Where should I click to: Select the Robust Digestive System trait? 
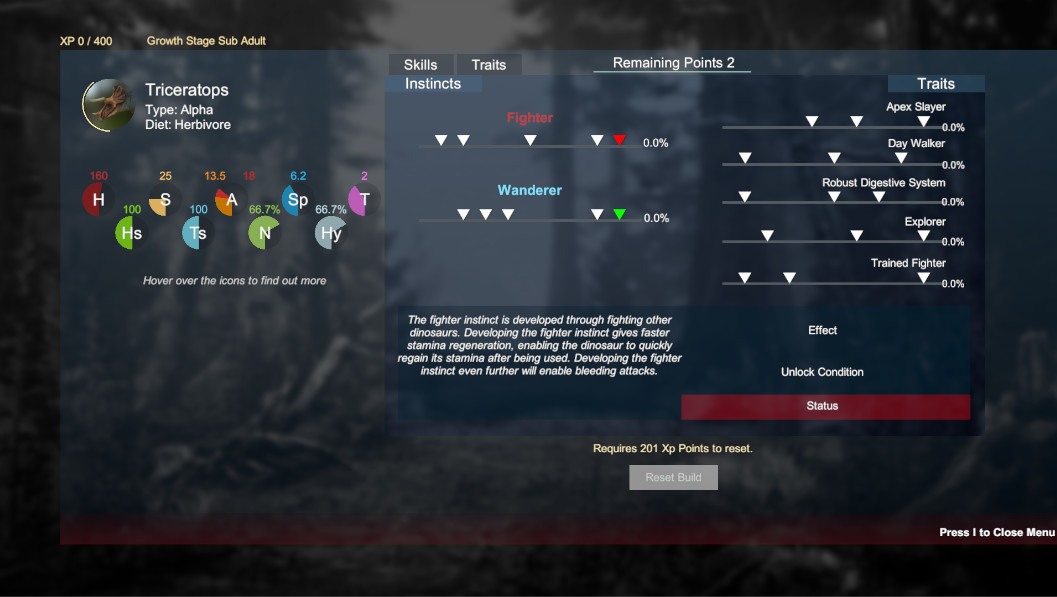coord(883,183)
